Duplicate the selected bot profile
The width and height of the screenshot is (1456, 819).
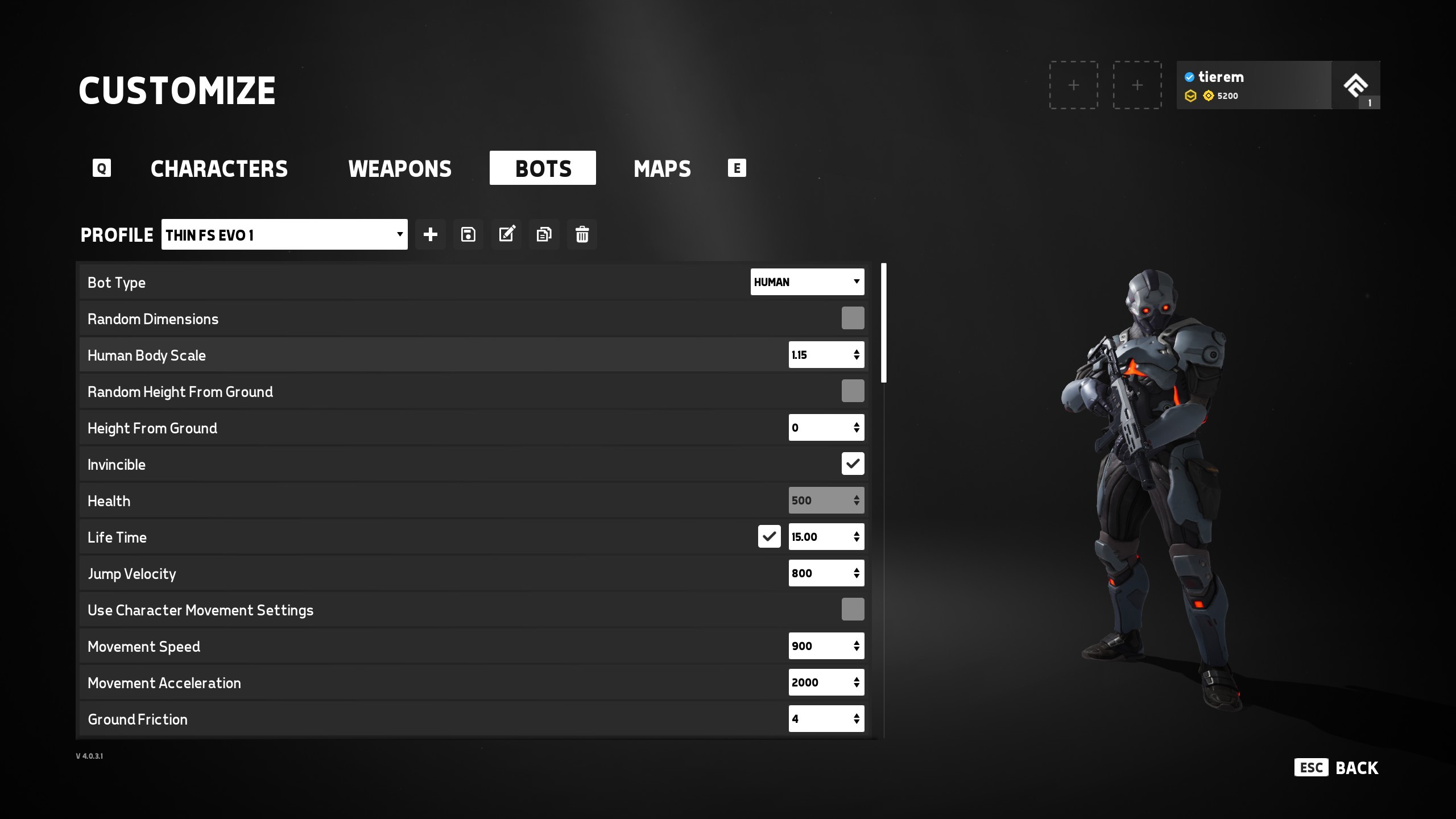click(x=544, y=234)
